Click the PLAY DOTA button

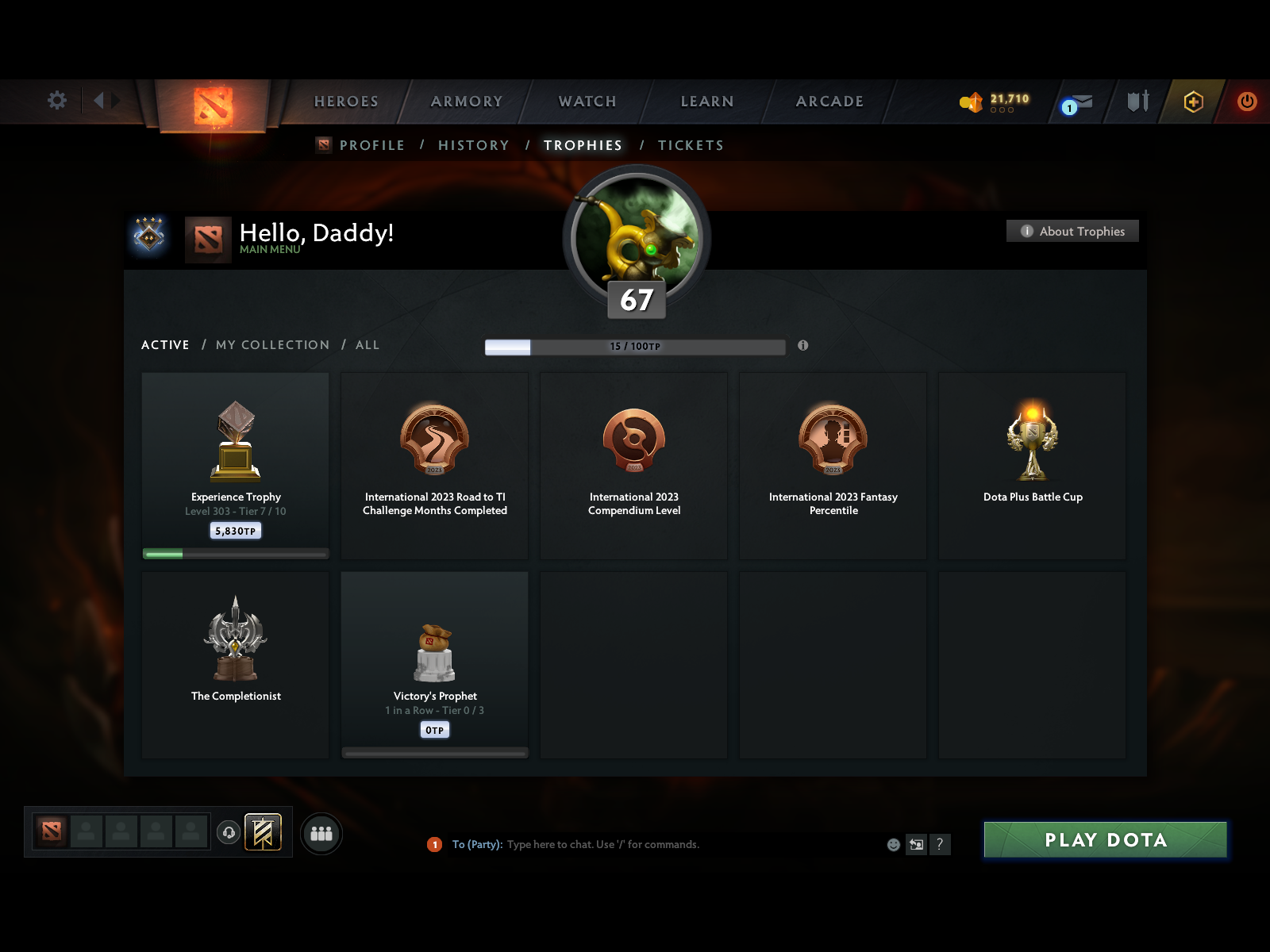pyautogui.click(x=1105, y=840)
